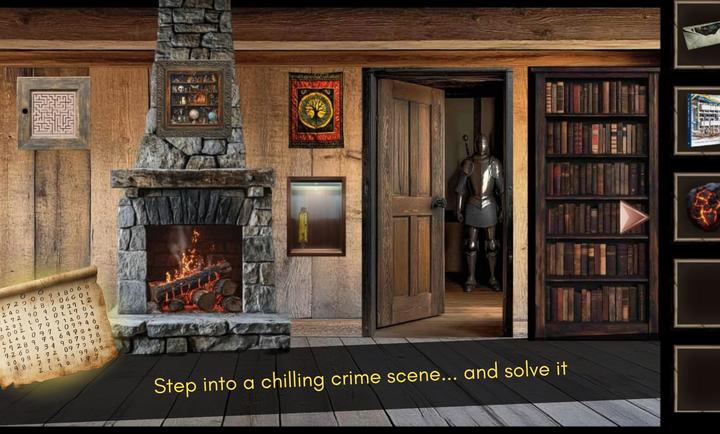
Task: Pick the colorful photo item in inventory
Action: point(700,120)
